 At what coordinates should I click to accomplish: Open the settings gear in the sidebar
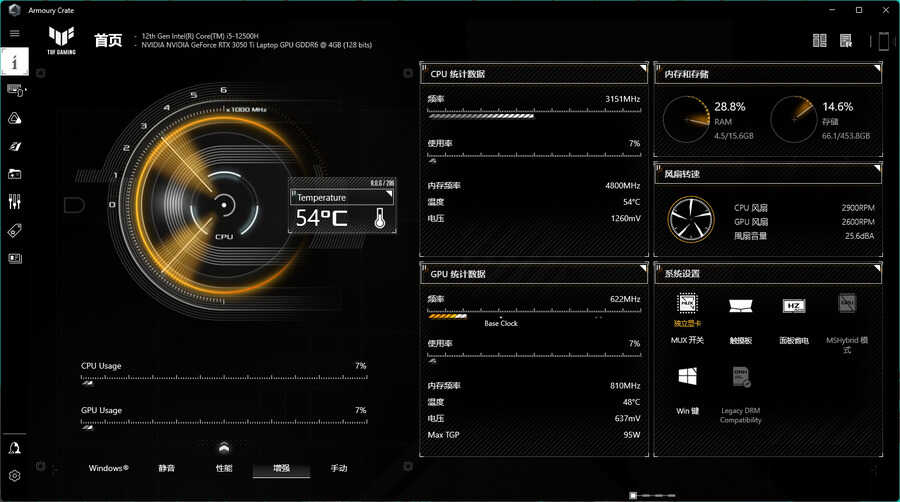tap(14, 476)
